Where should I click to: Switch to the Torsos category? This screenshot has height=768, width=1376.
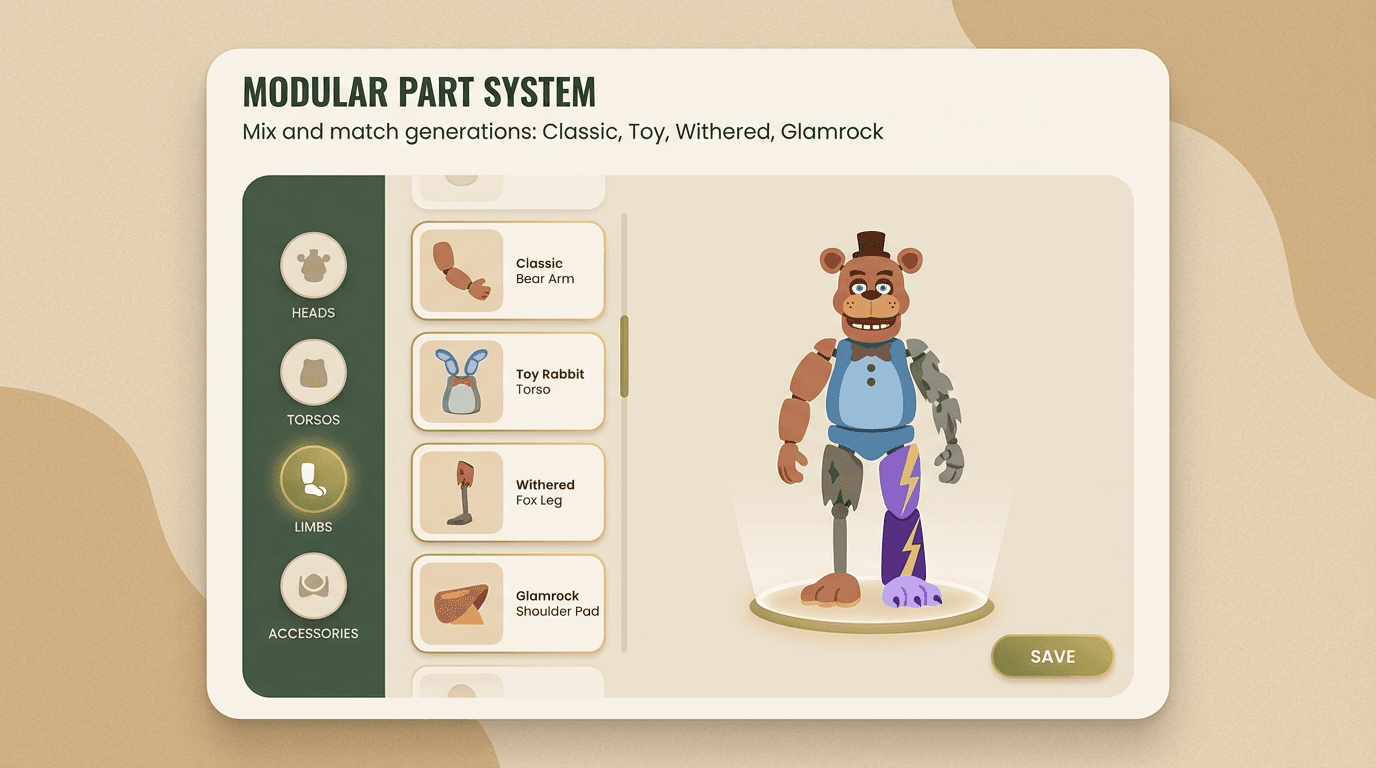313,374
